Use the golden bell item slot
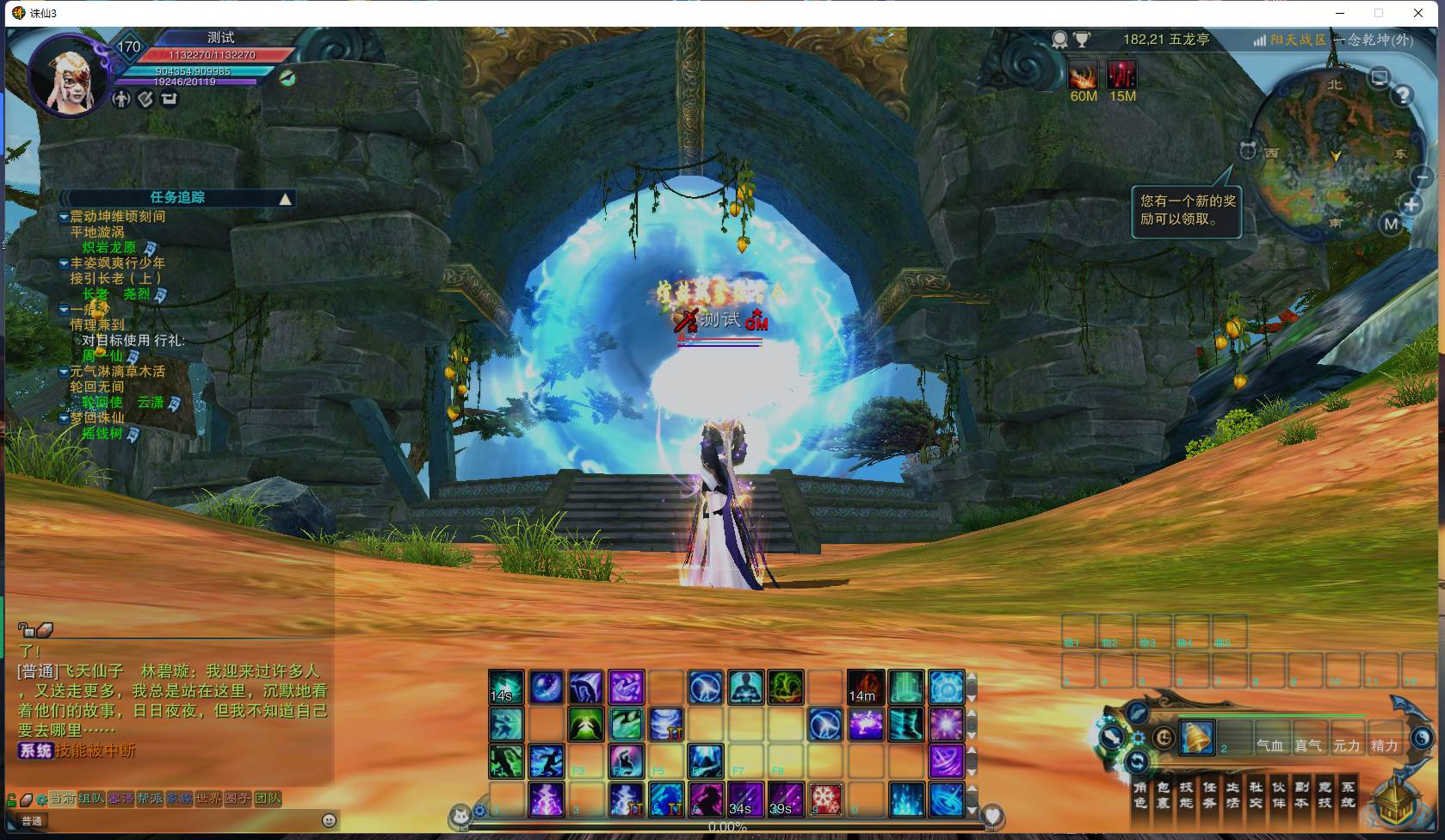 tap(1196, 738)
